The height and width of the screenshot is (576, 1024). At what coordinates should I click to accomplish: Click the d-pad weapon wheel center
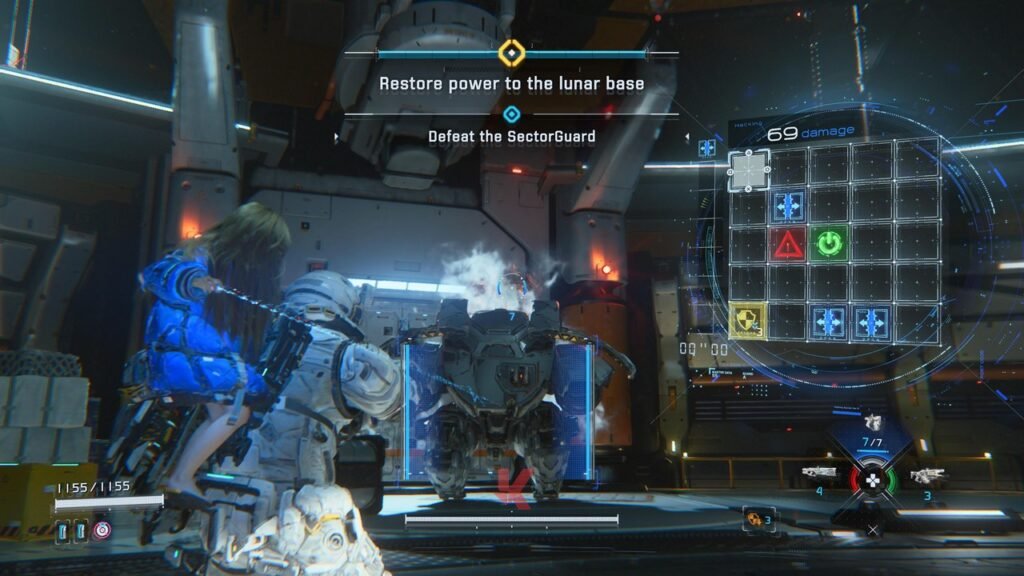873,481
